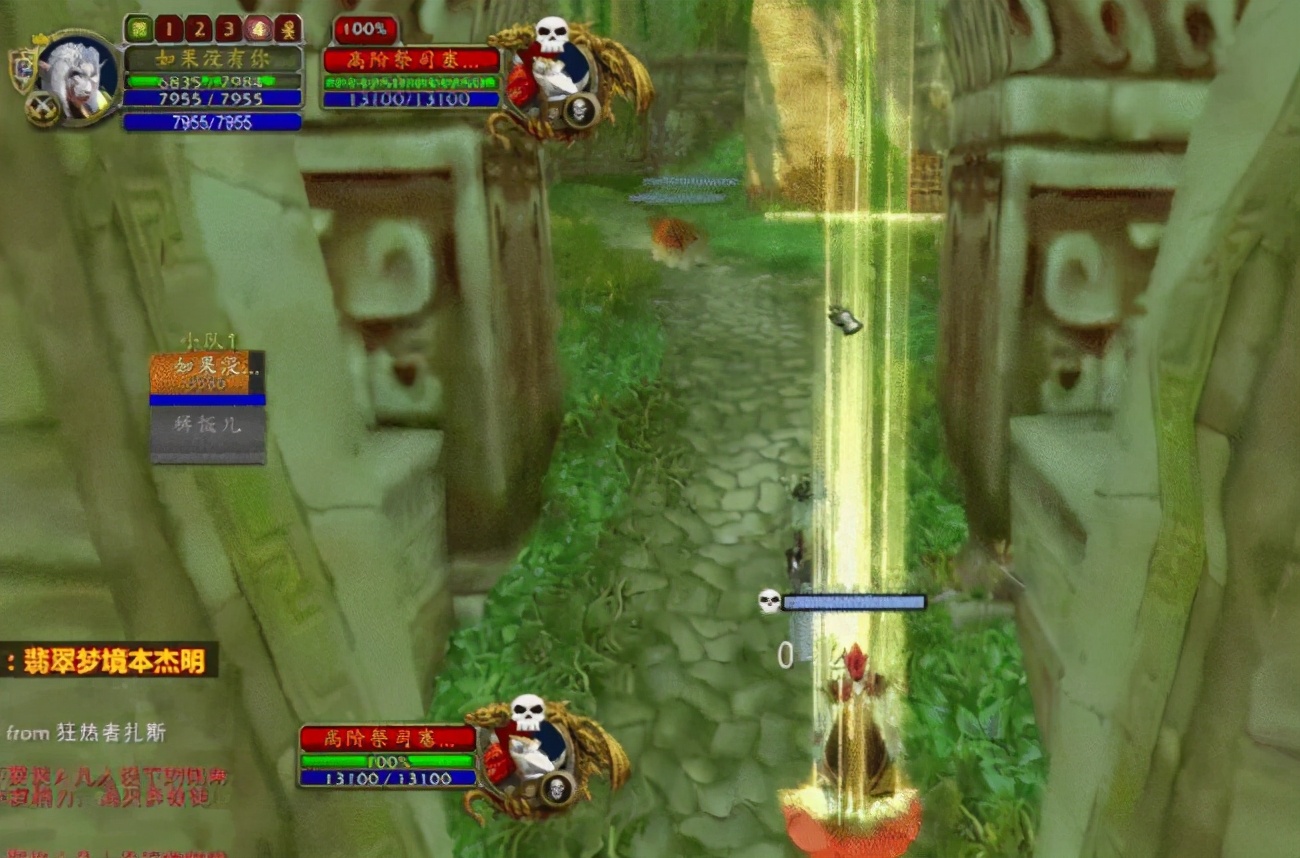Click the green icon button beside button 1
The height and width of the screenshot is (858, 1300).
click(x=138, y=28)
